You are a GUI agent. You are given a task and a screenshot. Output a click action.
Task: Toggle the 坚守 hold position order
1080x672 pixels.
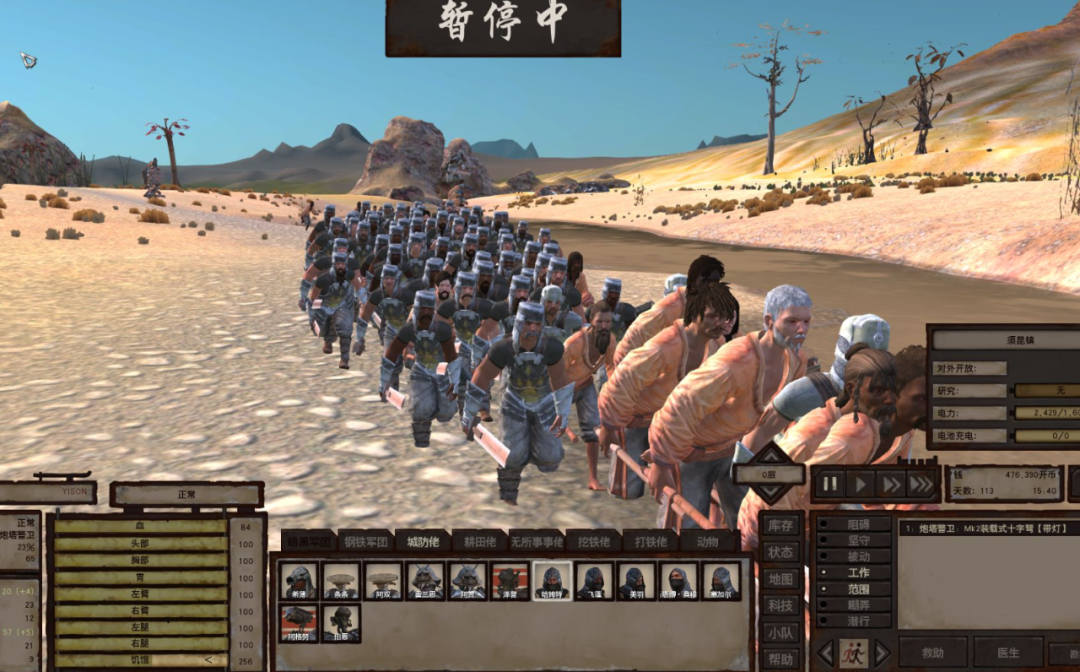(857, 539)
